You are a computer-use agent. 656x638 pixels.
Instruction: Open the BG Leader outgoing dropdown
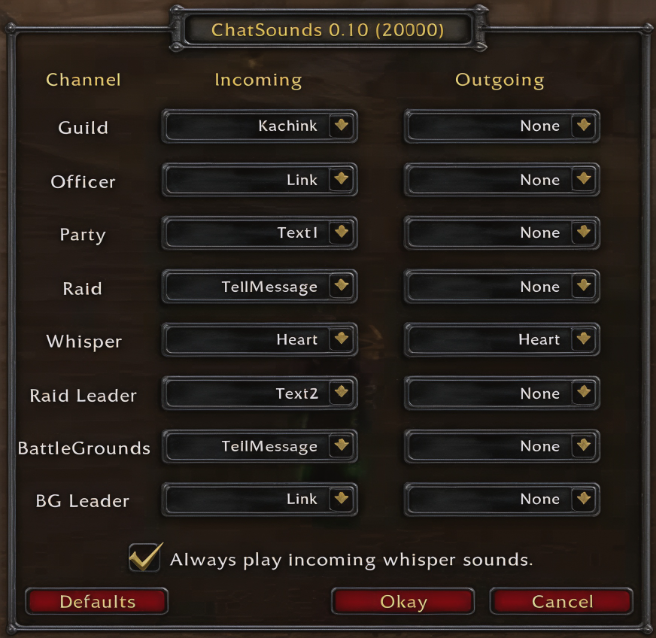tap(583, 499)
